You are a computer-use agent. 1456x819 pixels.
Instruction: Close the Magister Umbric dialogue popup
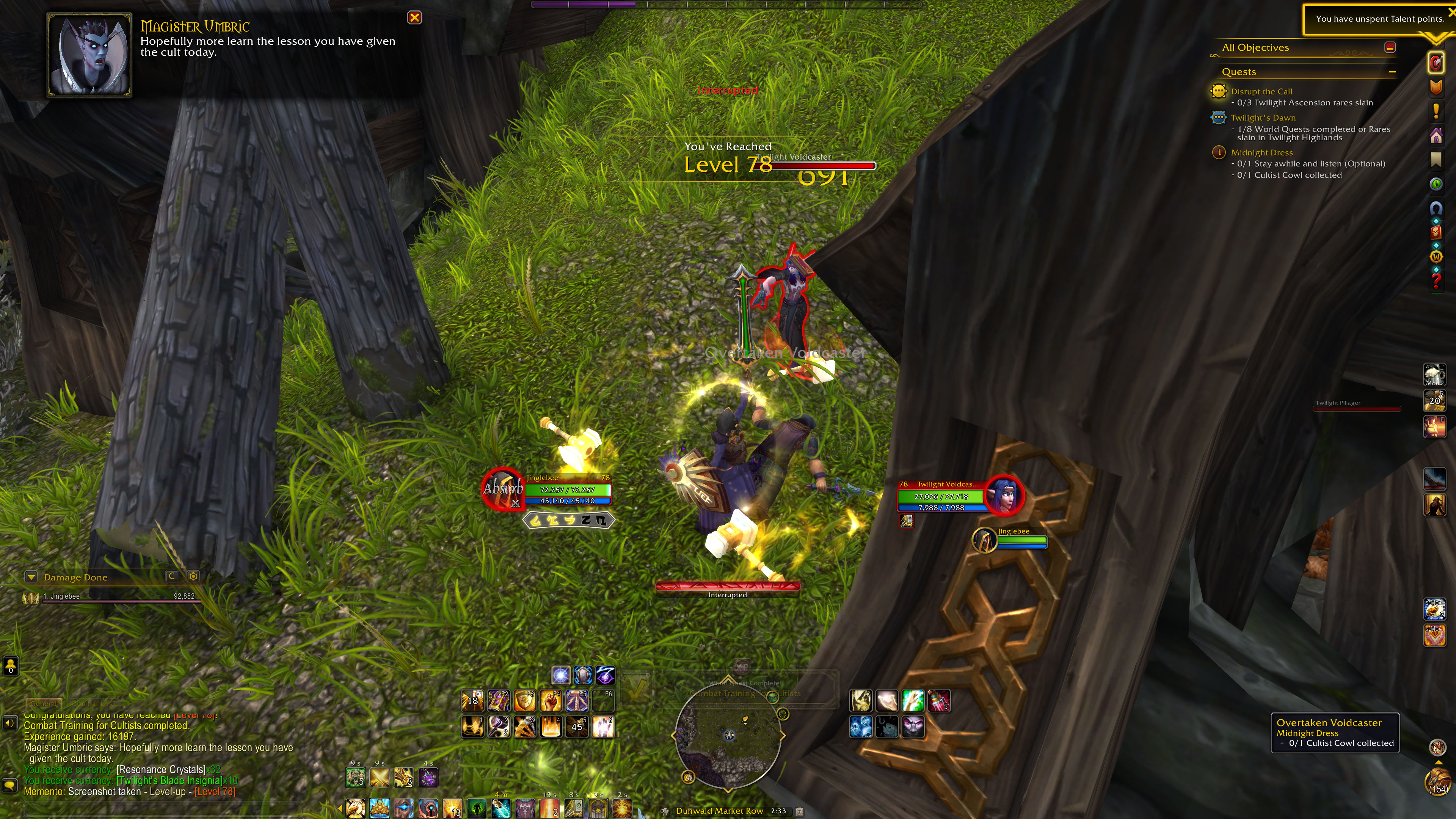(x=414, y=17)
